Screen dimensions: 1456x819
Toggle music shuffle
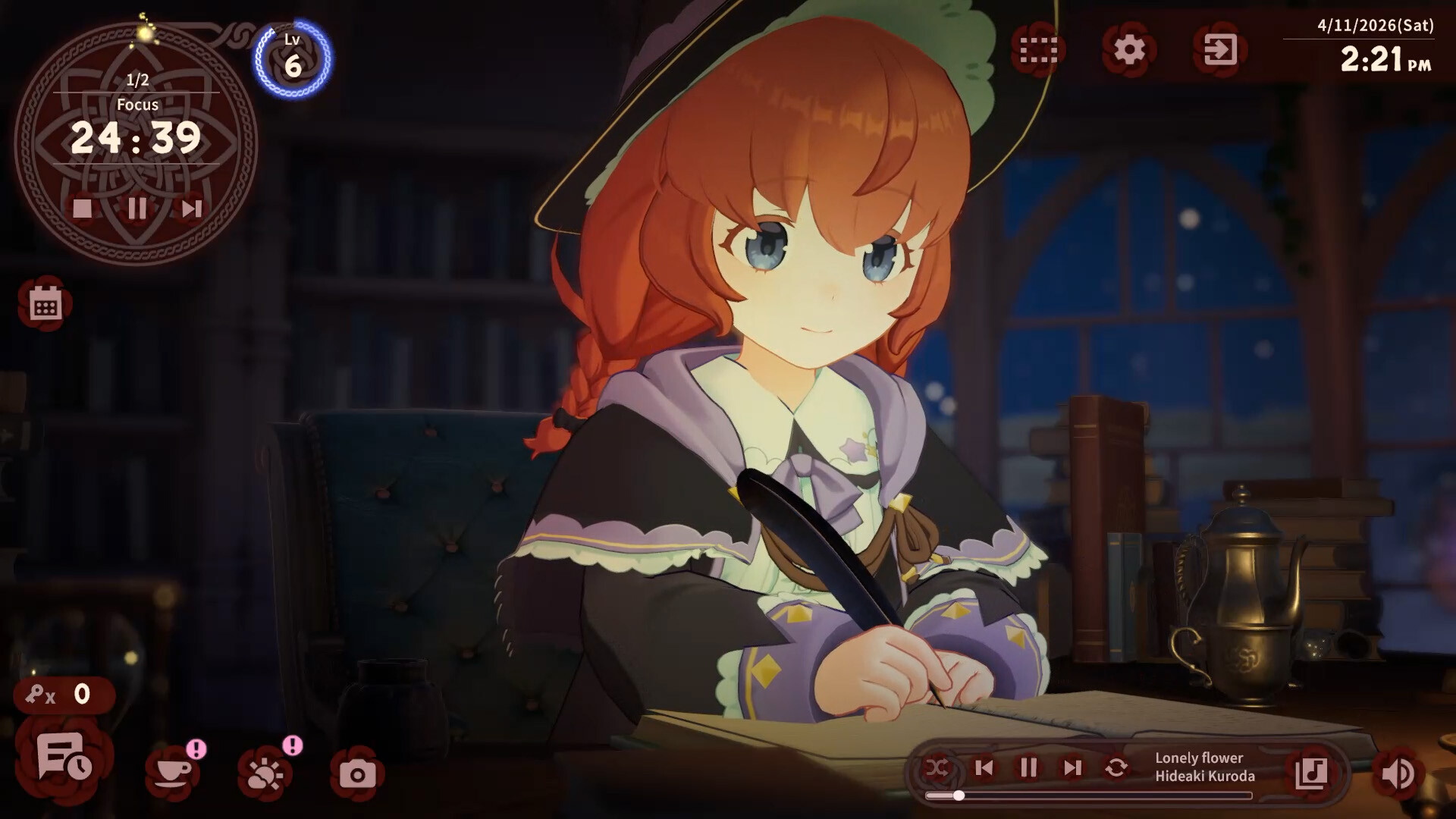pyautogui.click(x=937, y=768)
